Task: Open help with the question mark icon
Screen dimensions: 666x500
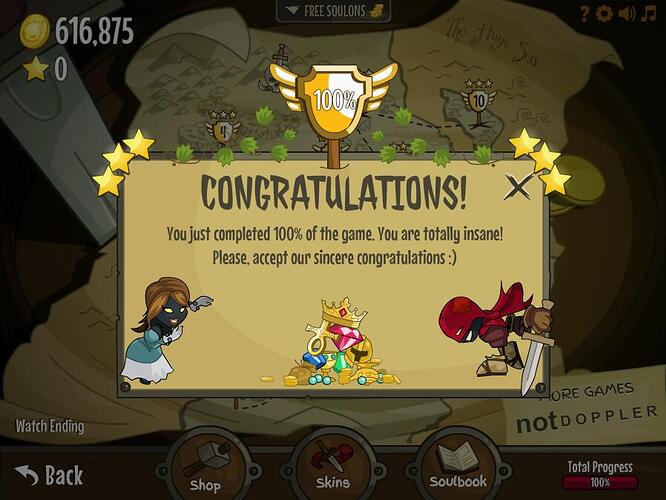Action: coord(585,13)
